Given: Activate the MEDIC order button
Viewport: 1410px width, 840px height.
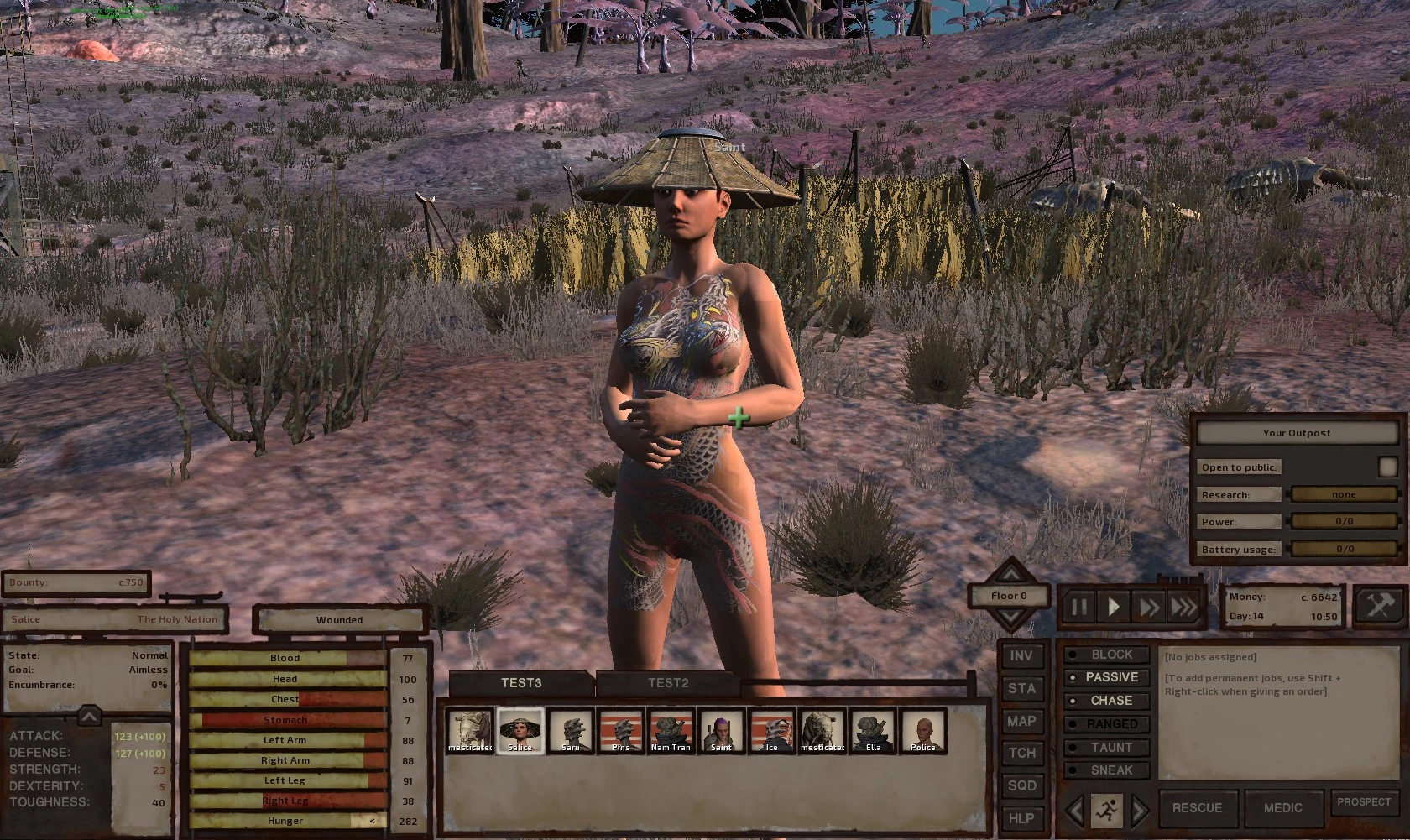Looking at the screenshot, I should [x=1282, y=807].
